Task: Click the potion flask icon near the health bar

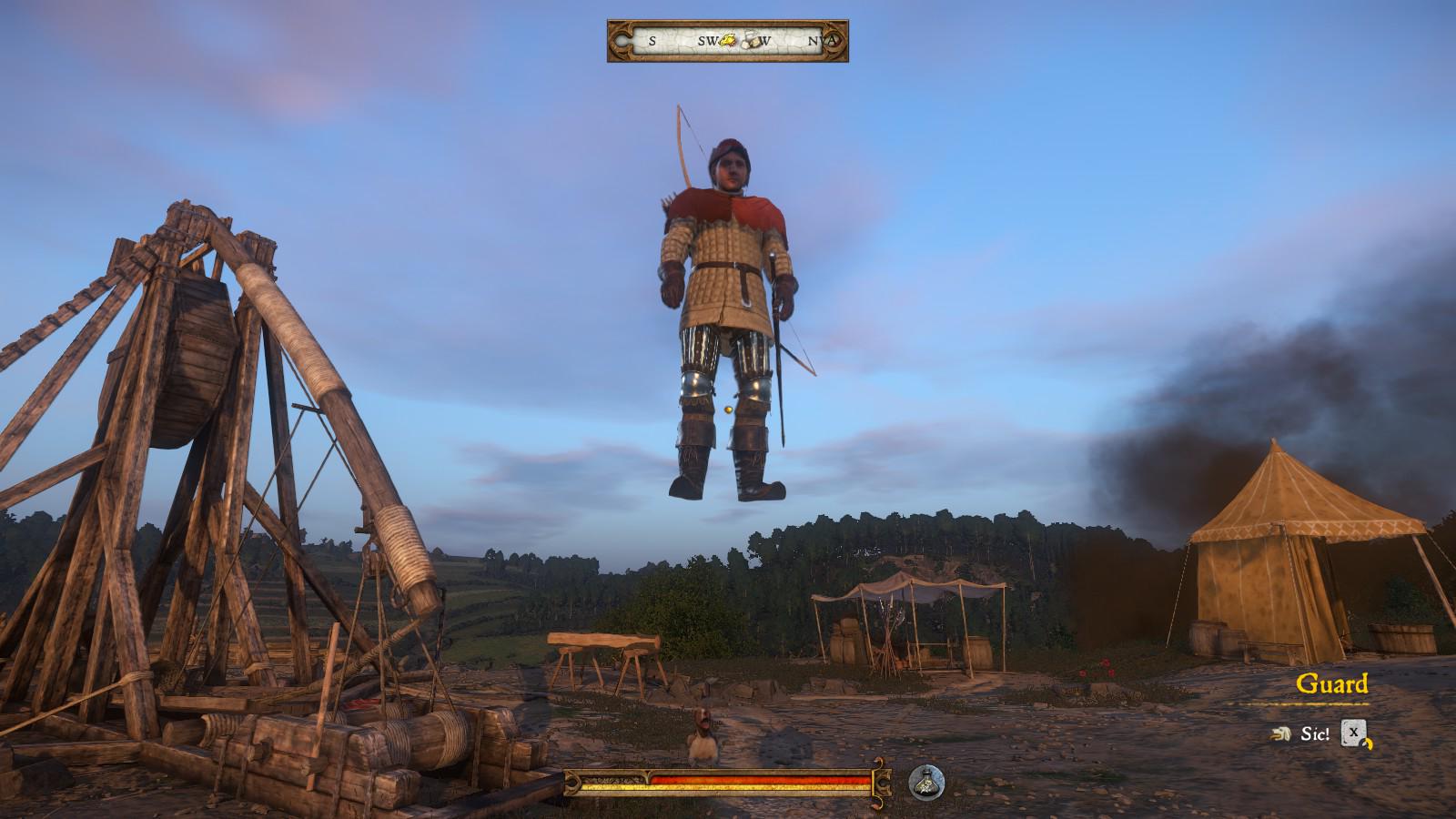Action: pyautogui.click(x=925, y=784)
